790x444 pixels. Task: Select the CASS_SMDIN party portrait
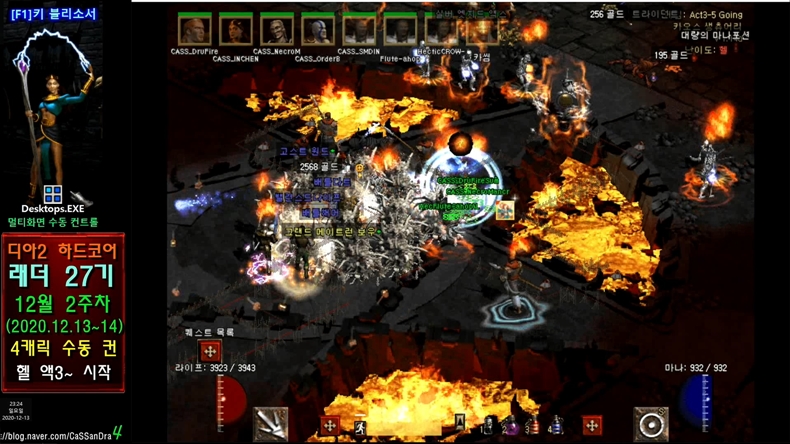(x=358, y=28)
